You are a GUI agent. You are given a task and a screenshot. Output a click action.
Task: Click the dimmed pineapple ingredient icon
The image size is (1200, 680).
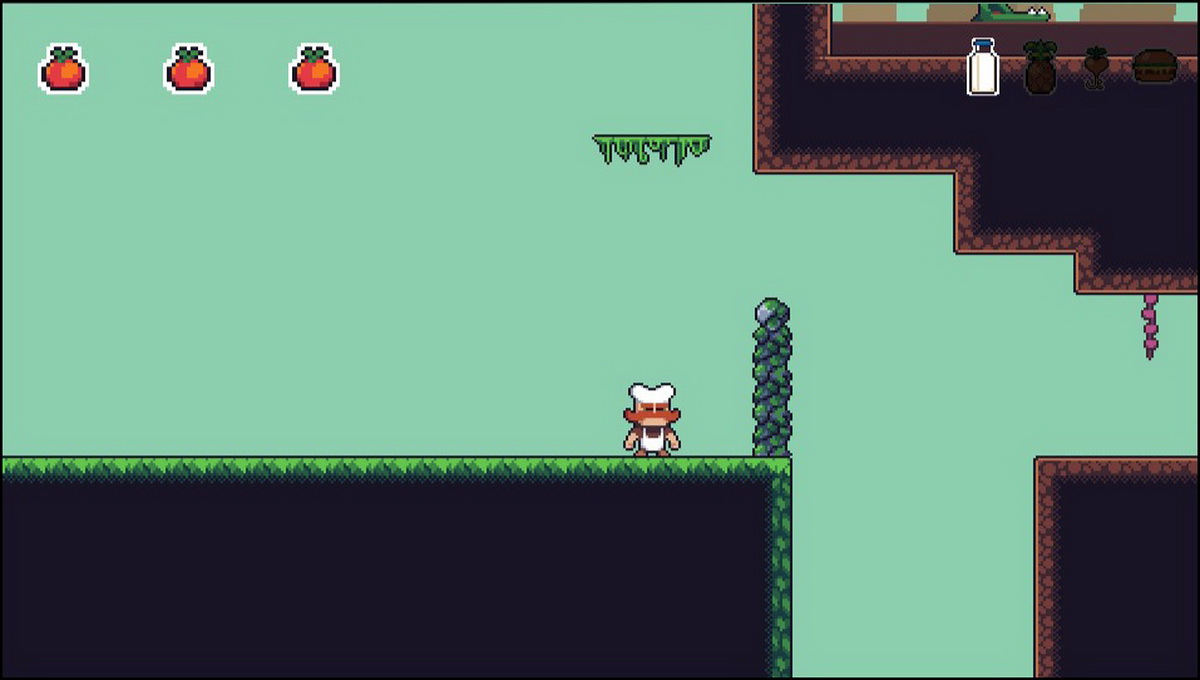click(1040, 68)
